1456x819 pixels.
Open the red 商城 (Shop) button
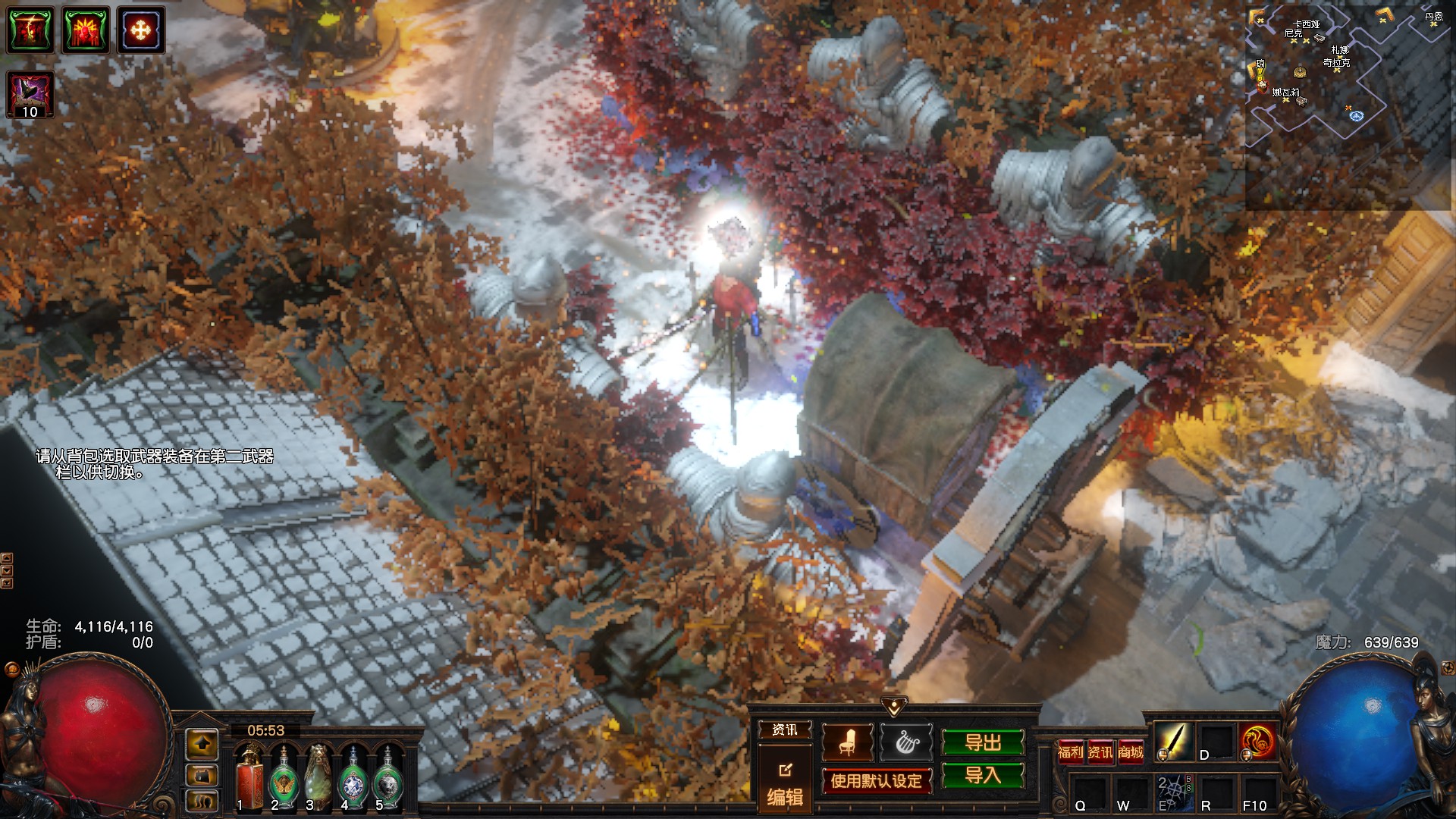[x=1130, y=752]
